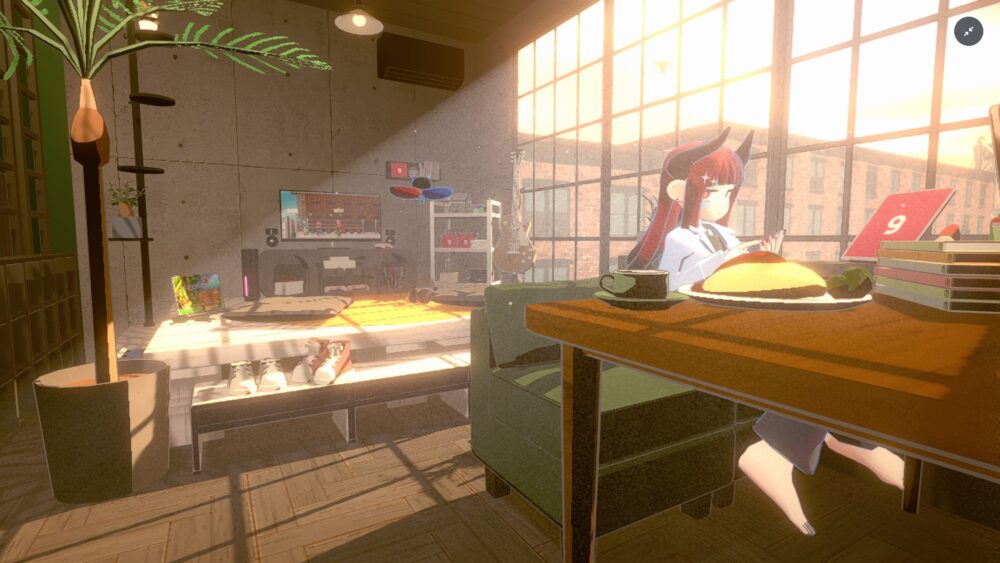
Task: Click the collapse fullscreen arrows button
Action: (x=968, y=32)
